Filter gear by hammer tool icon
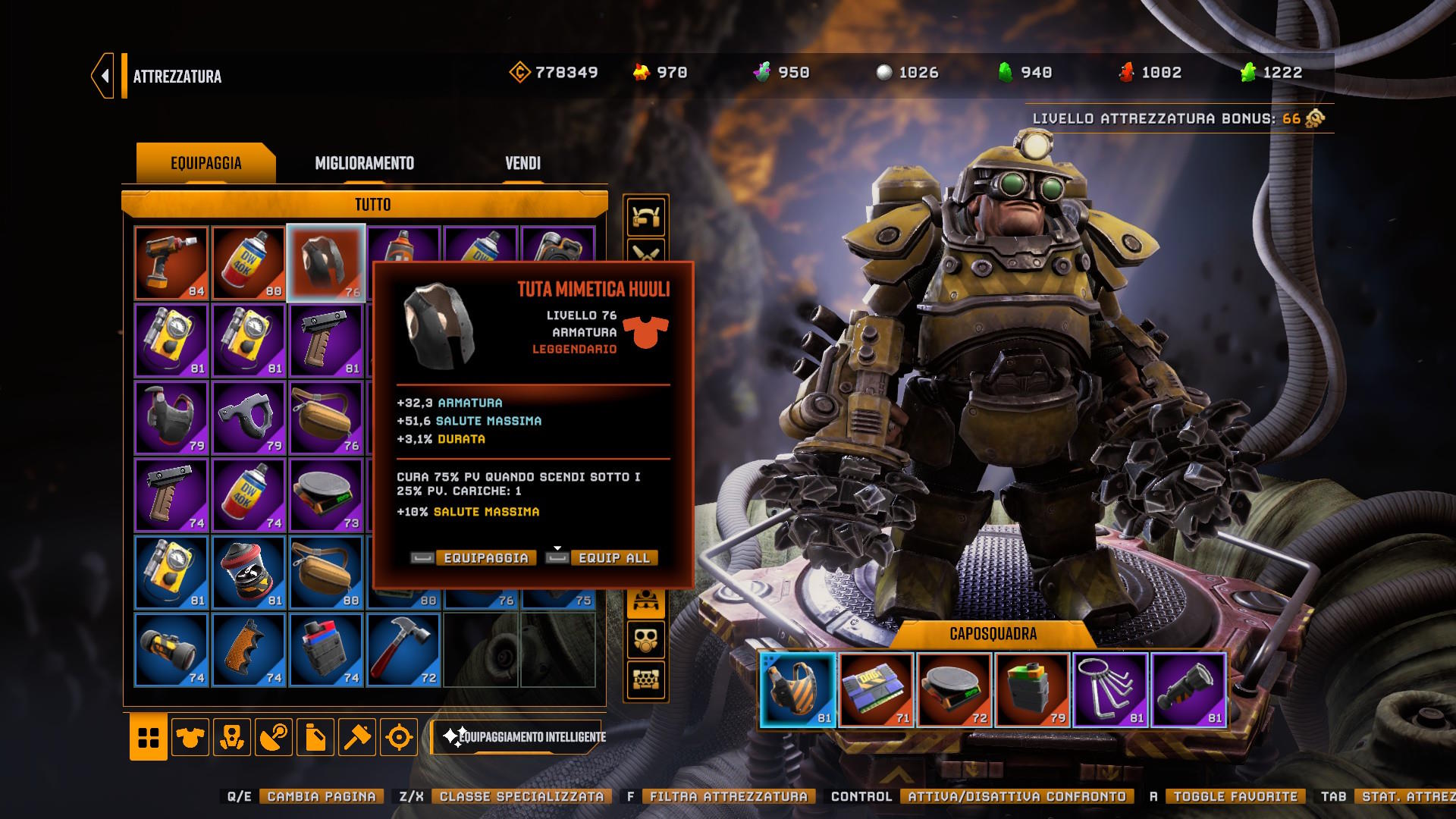The width and height of the screenshot is (1456, 819). pos(357,736)
